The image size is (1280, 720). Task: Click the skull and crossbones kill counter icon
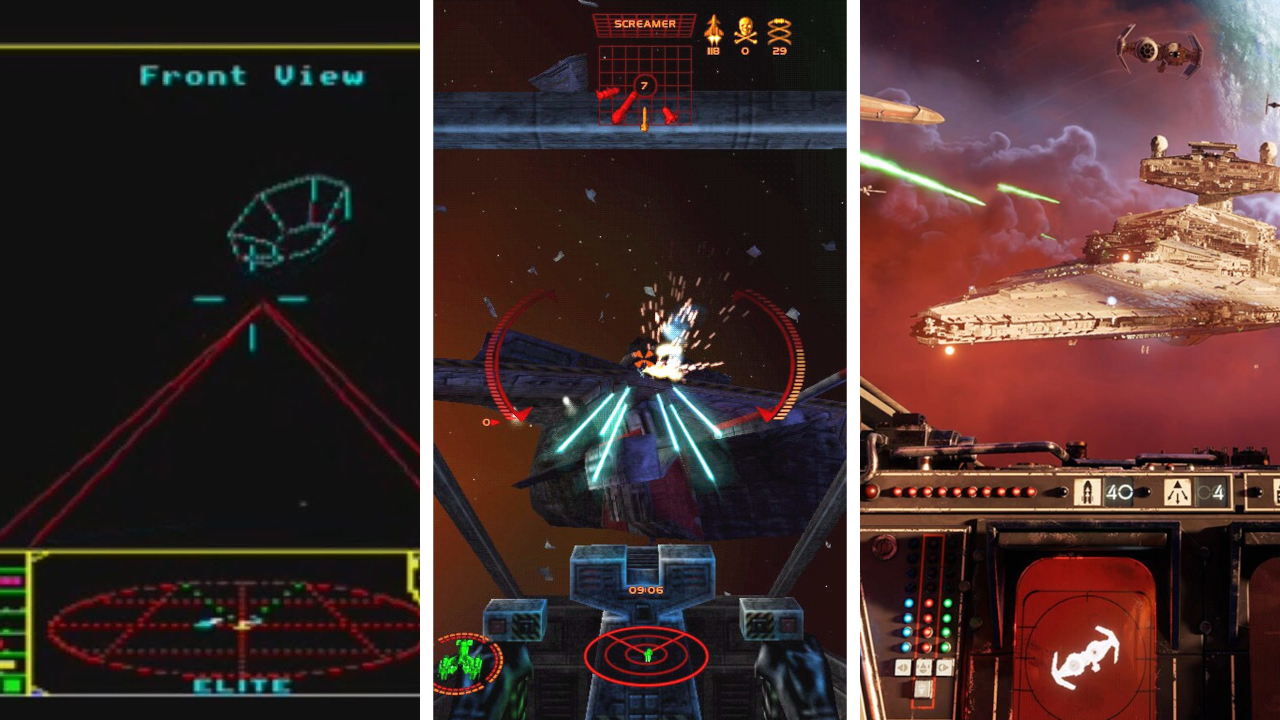[744, 30]
